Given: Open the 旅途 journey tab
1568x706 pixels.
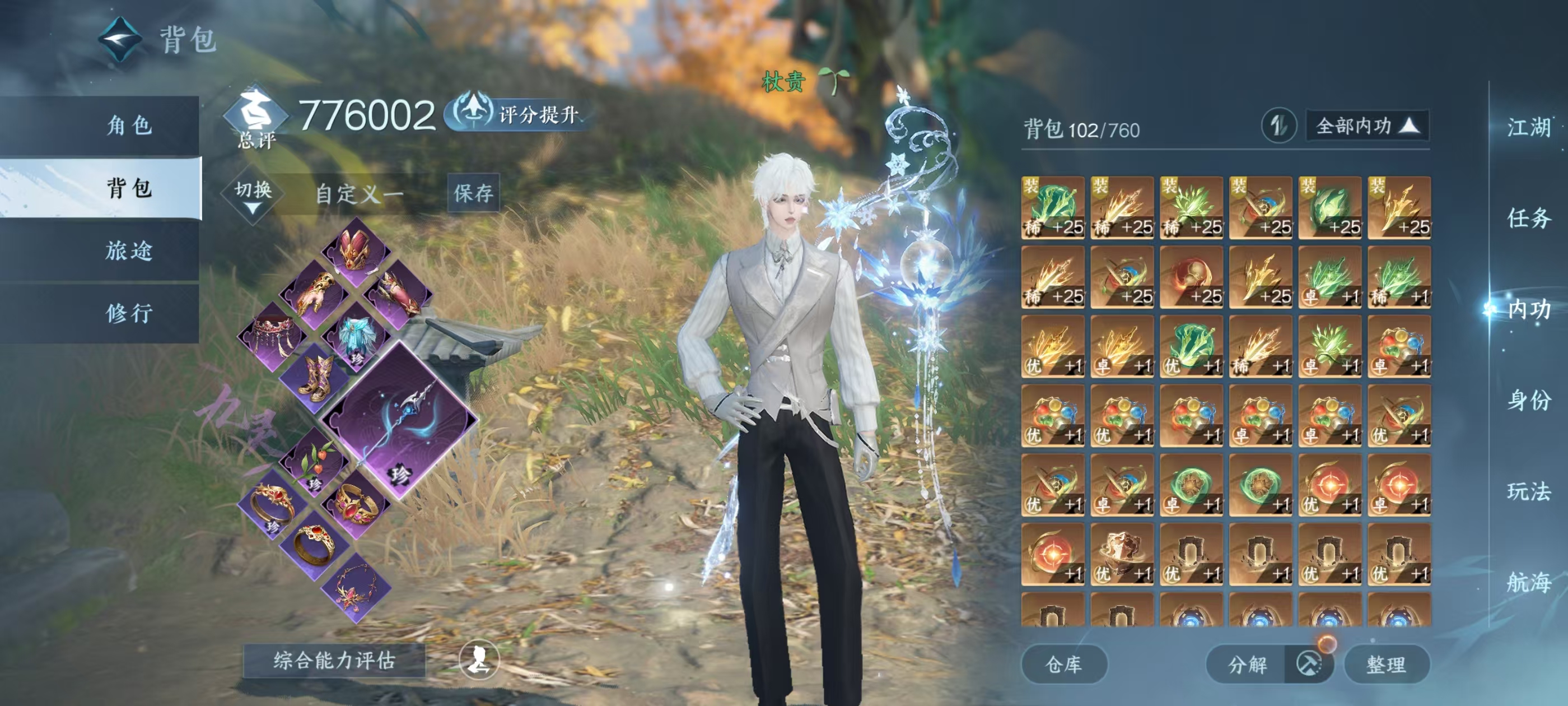Looking at the screenshot, I should point(129,250).
